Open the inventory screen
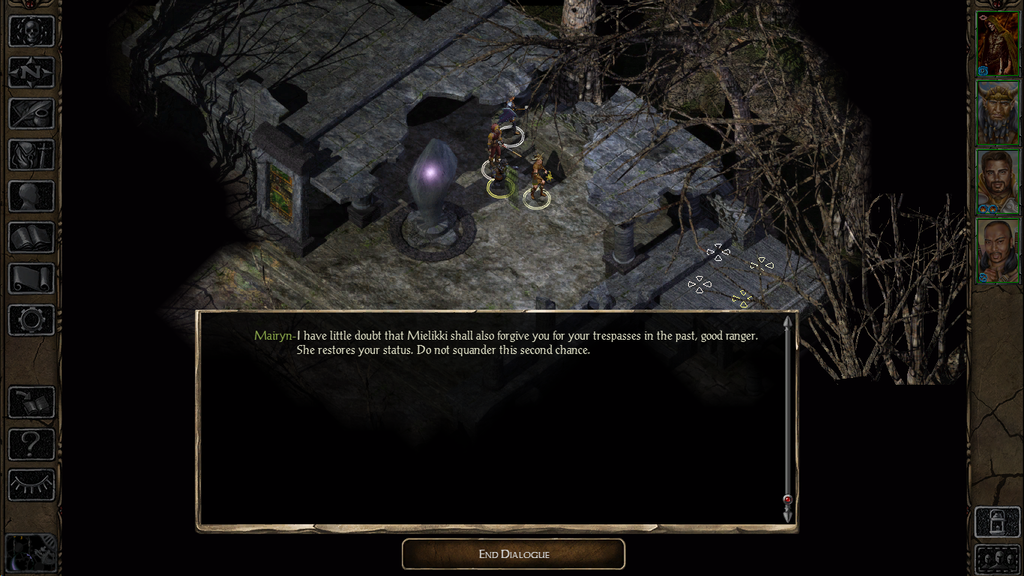Viewport: 1024px width, 576px height. (x=31, y=154)
